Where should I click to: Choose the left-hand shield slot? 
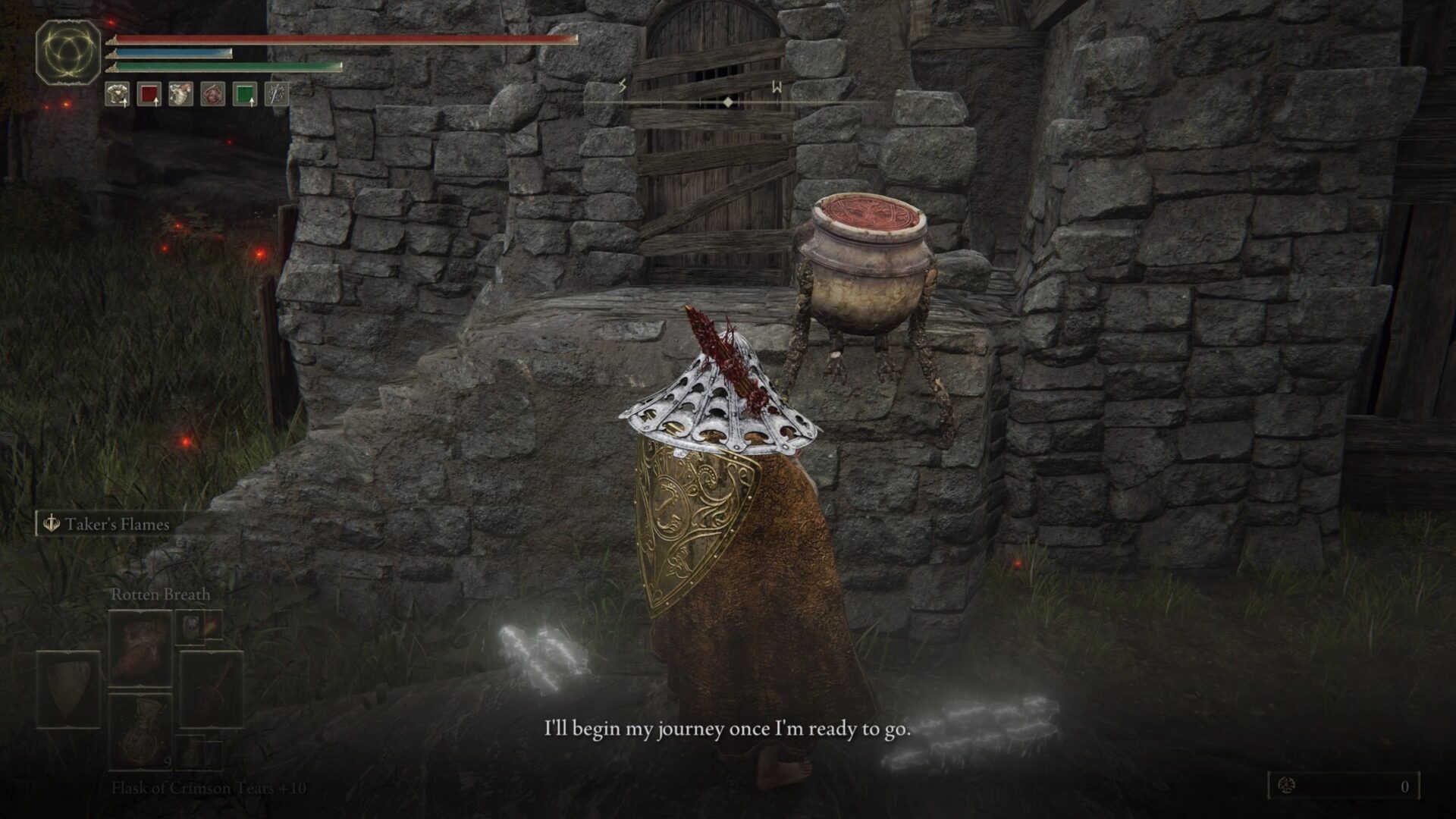68,689
